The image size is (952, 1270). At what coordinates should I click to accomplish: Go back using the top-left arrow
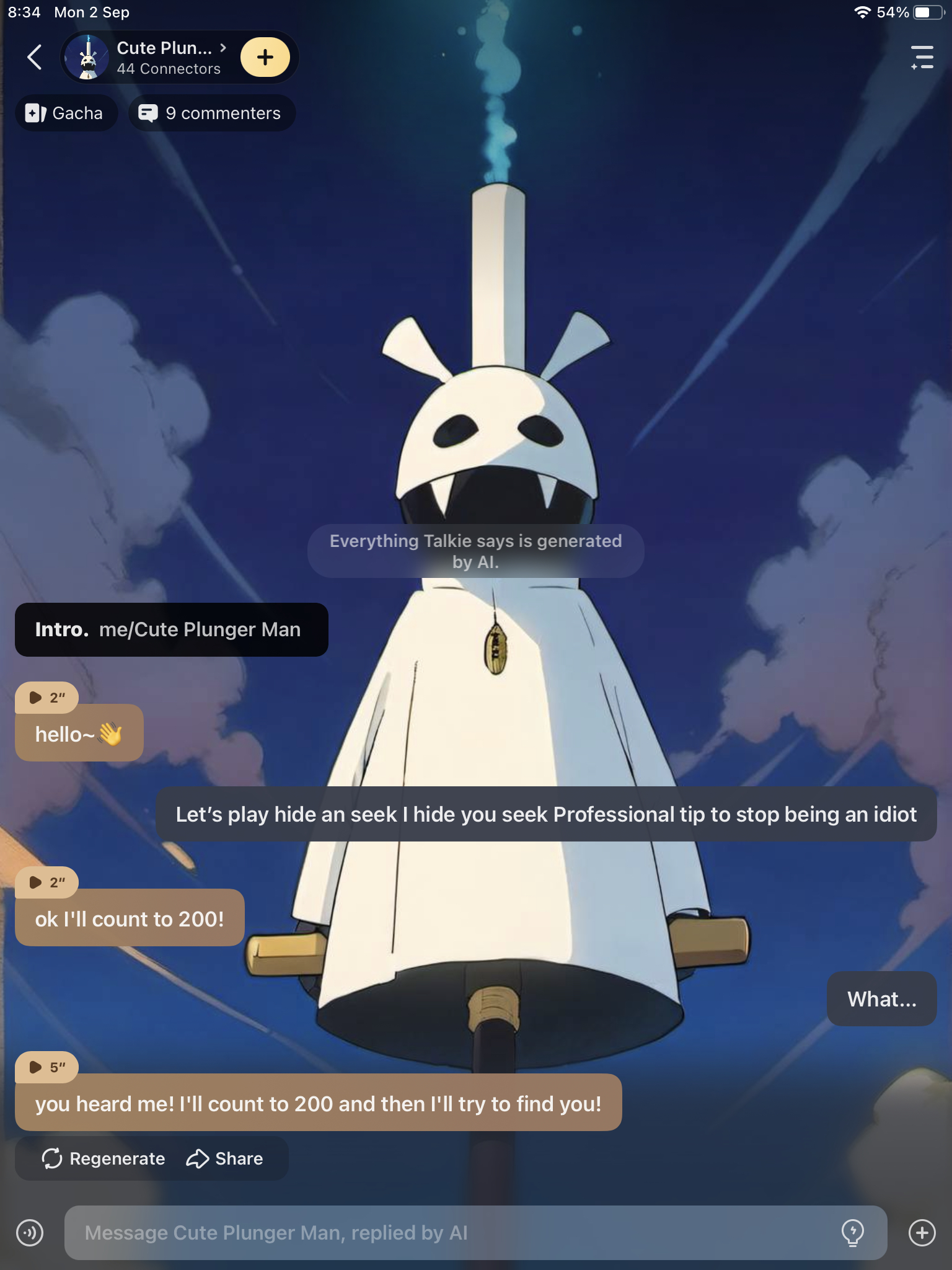(35, 58)
